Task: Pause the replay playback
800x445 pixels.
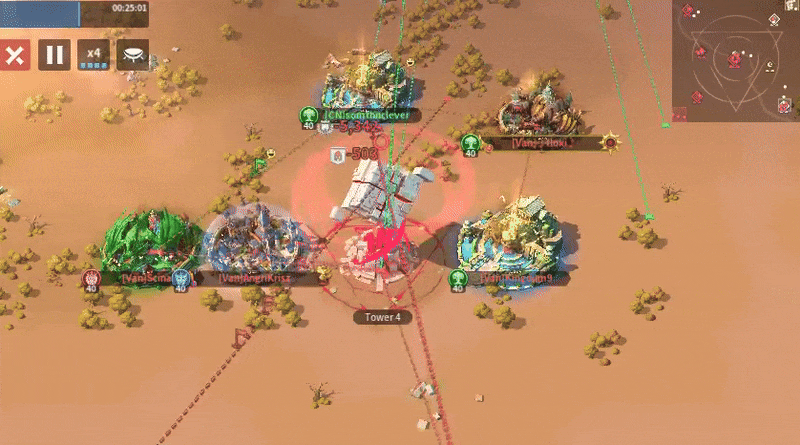Action: (54, 56)
